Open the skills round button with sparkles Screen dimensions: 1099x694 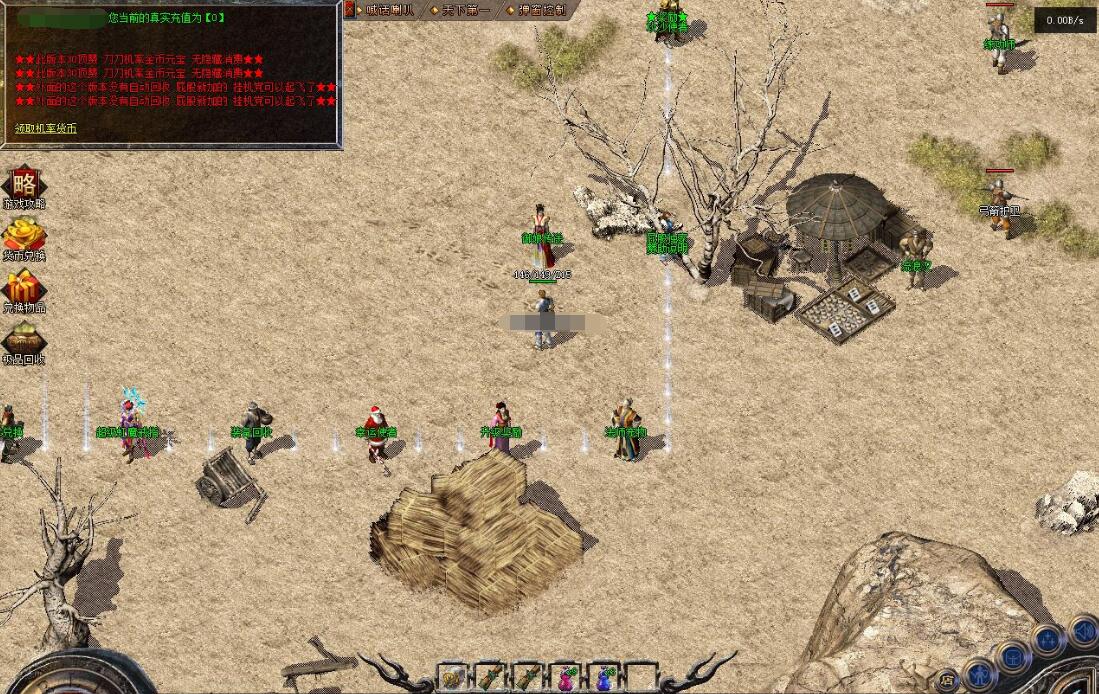[x=1048, y=640]
